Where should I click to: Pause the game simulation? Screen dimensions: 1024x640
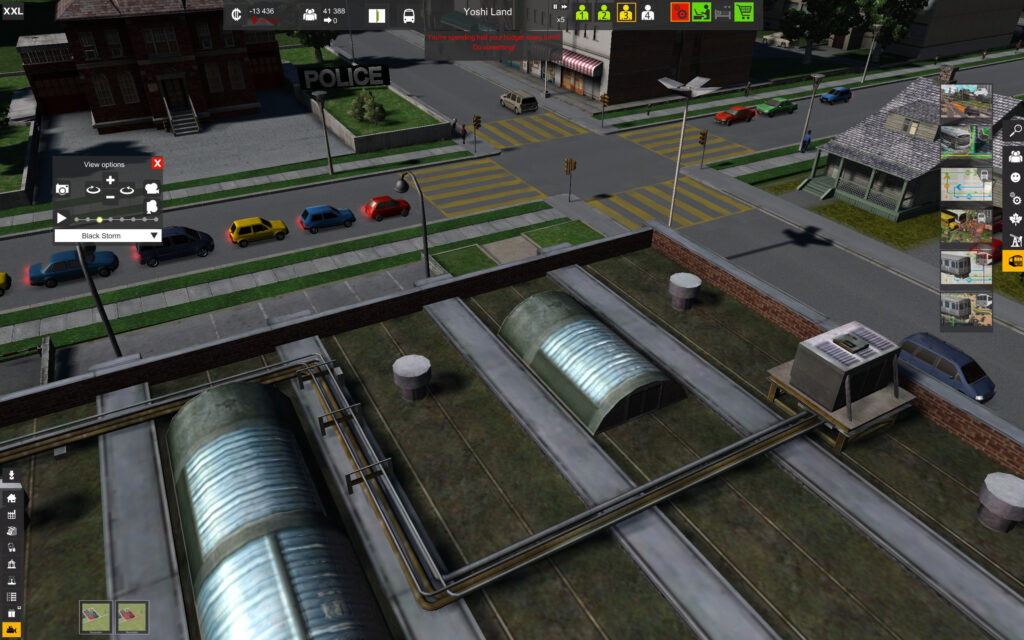click(555, 7)
